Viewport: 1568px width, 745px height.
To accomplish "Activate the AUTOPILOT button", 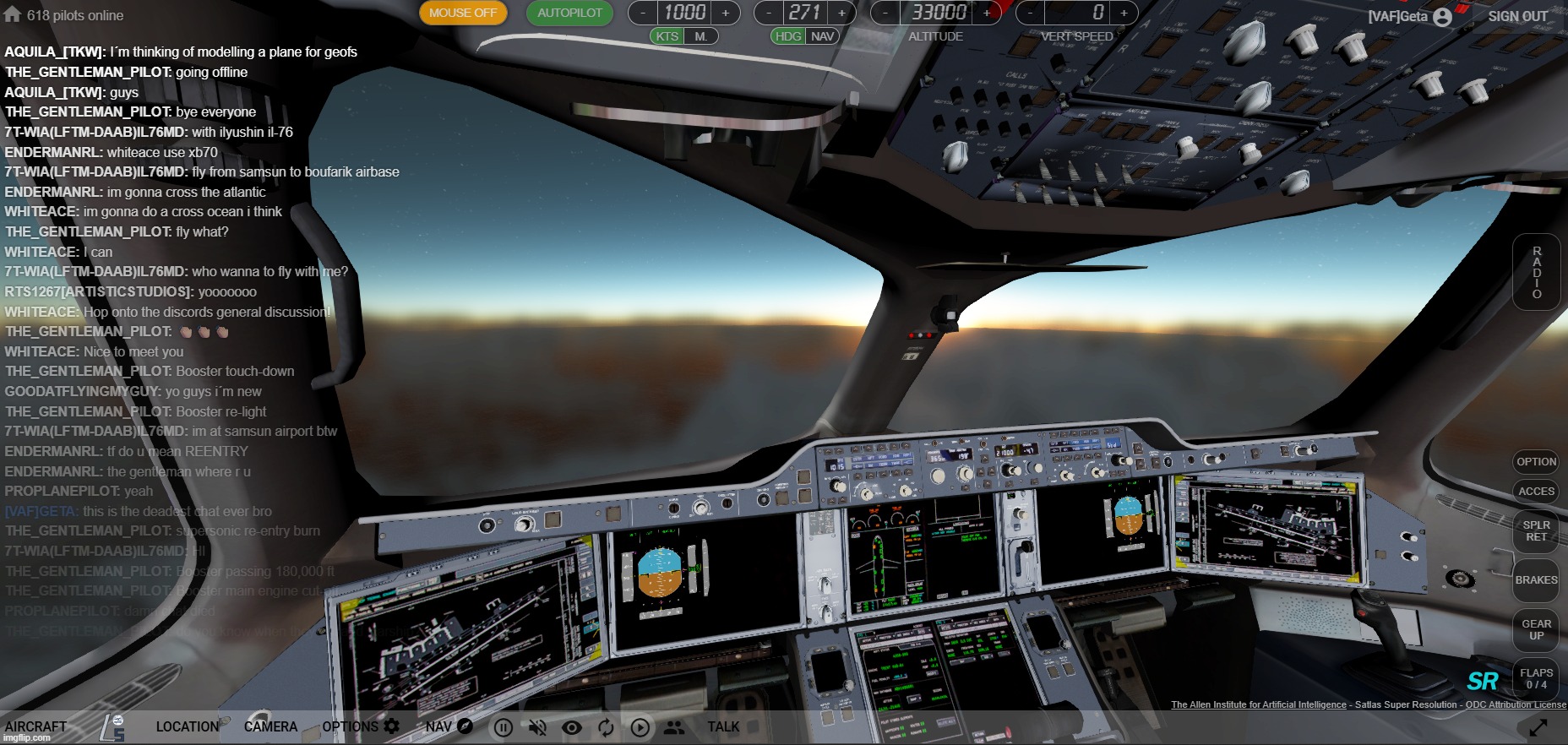I will click(569, 13).
